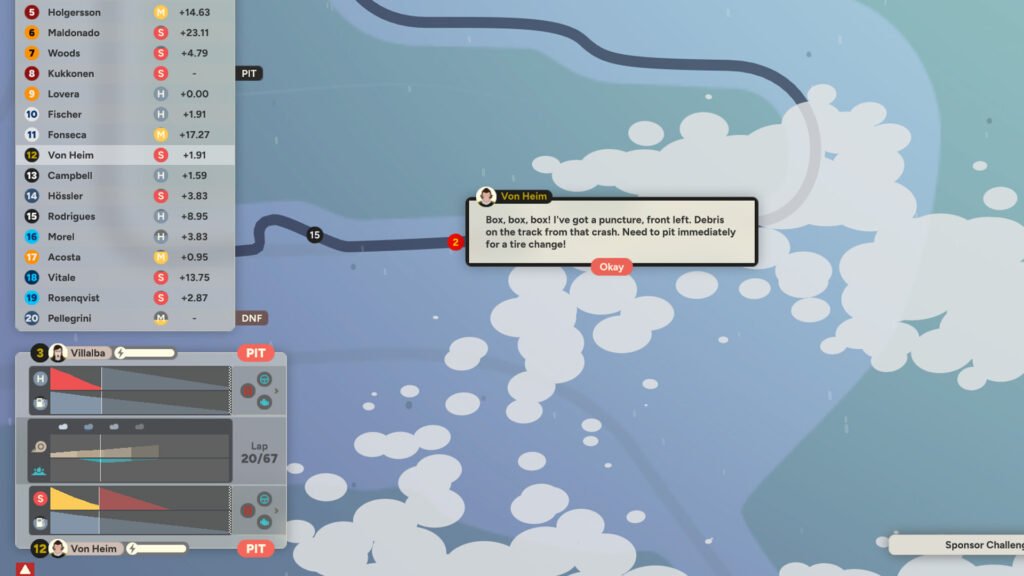This screenshot has height=576, width=1024.
Task: Choose Lovera from the driver standings
Action: (125, 94)
